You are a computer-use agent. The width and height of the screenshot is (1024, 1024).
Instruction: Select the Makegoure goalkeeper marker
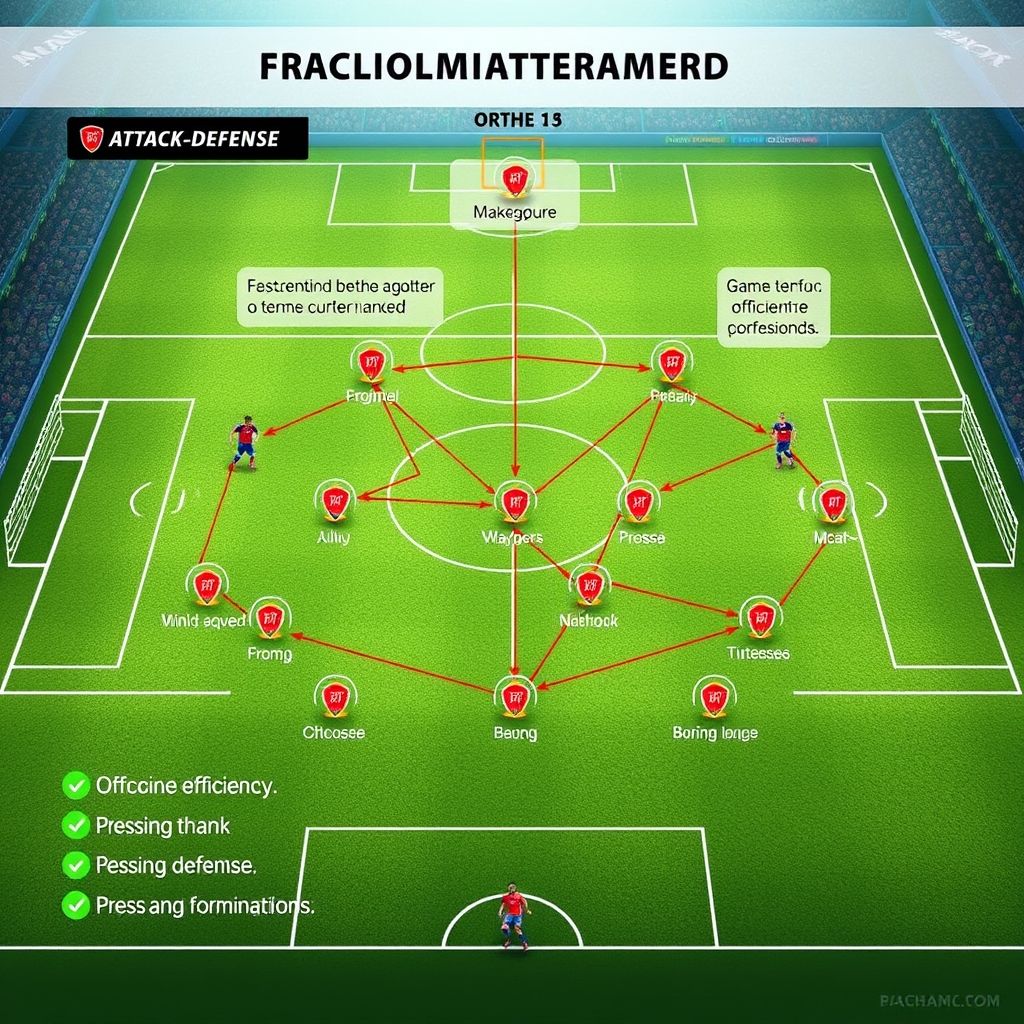(516, 178)
